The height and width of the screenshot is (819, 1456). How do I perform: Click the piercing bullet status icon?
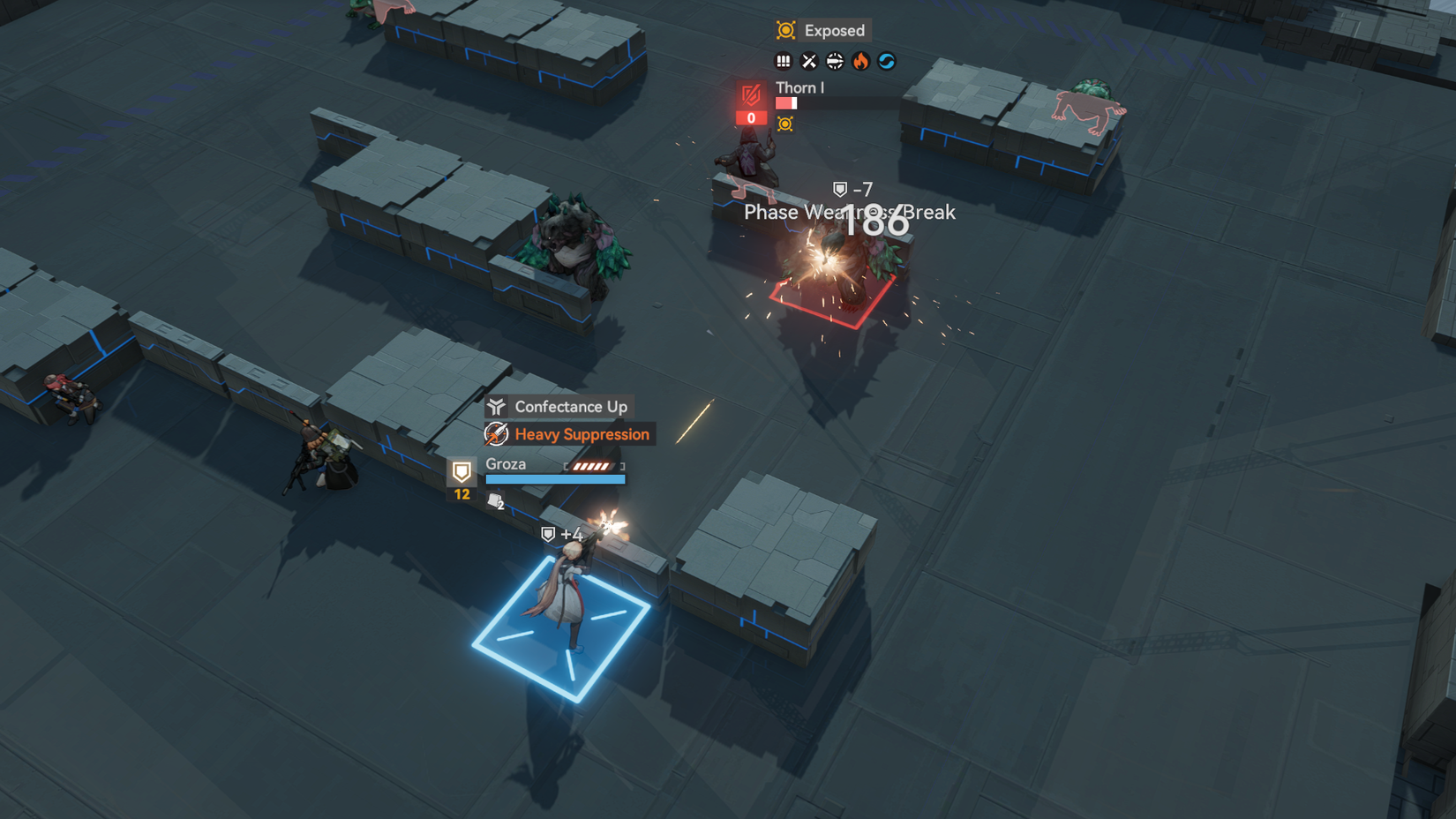(835, 60)
